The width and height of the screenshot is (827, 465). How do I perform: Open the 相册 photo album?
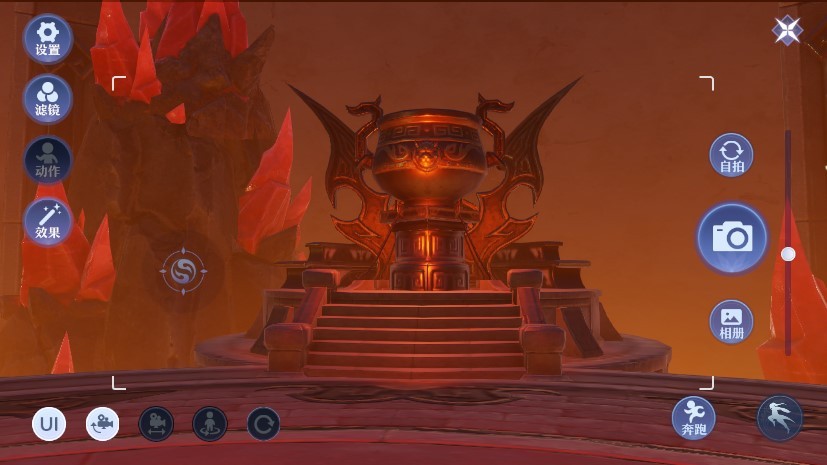(x=732, y=321)
